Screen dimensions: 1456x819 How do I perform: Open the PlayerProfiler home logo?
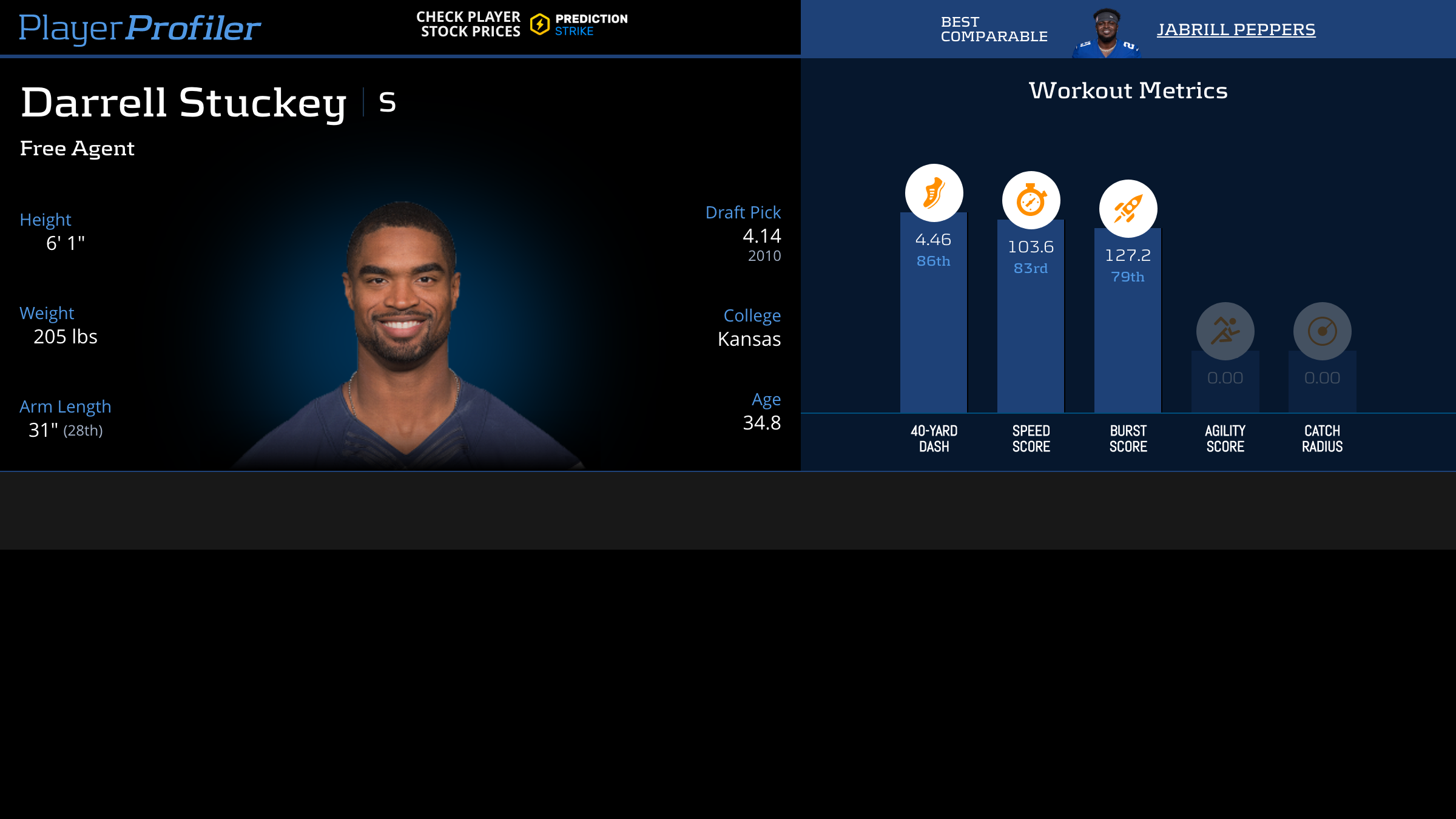pos(140,28)
